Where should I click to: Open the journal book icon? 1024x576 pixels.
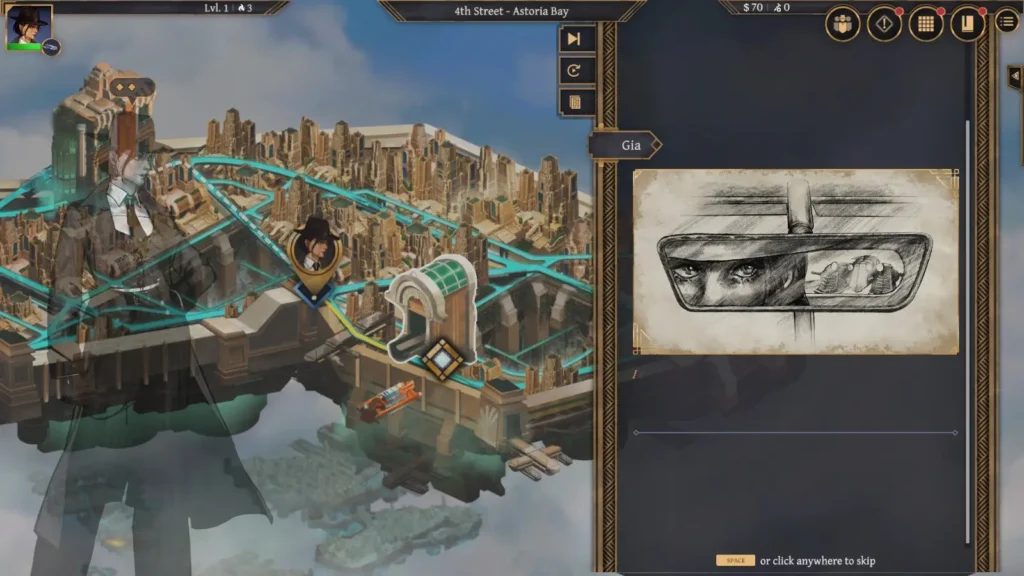pos(967,24)
